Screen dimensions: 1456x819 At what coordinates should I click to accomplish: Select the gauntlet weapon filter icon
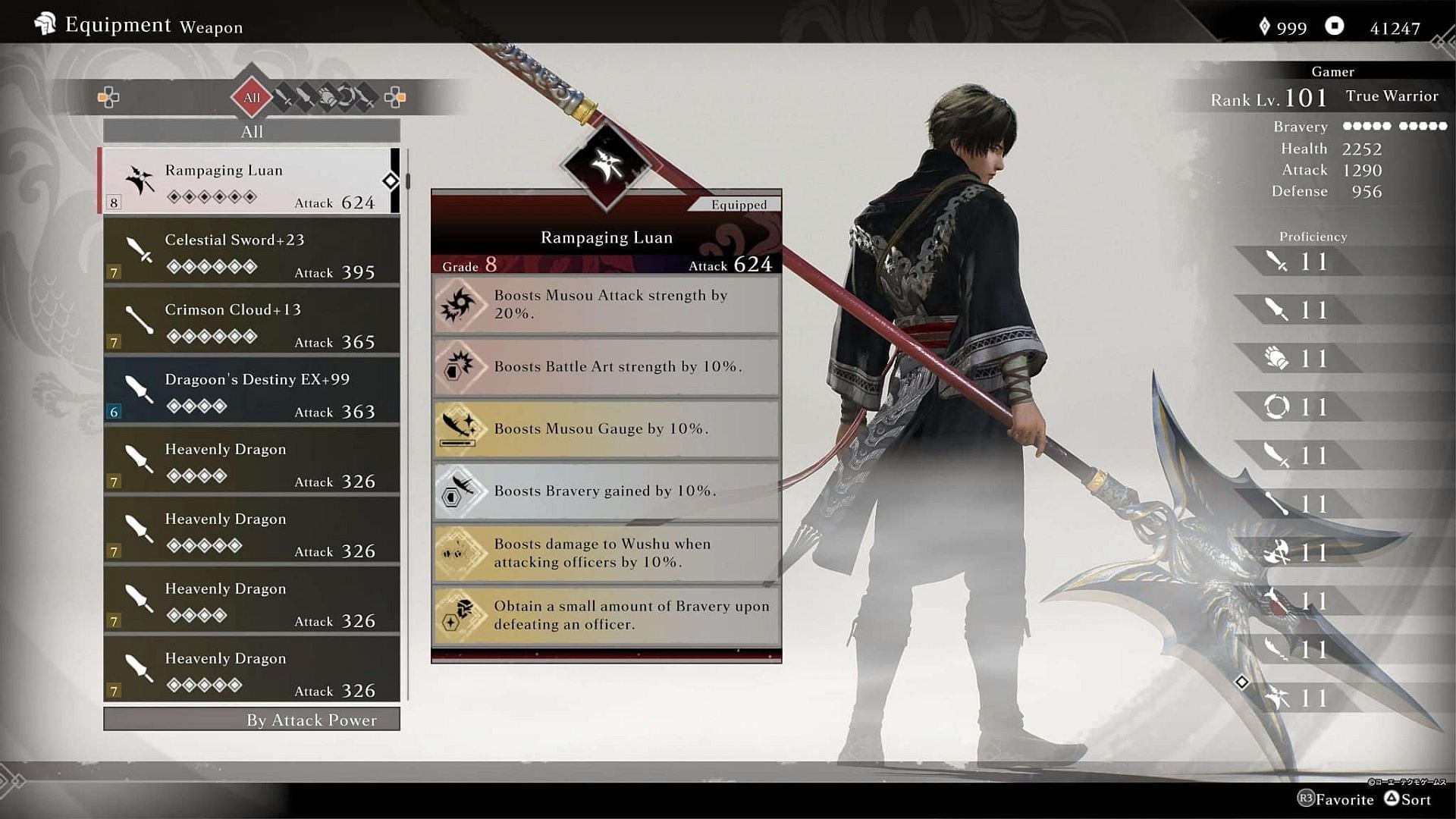click(326, 97)
